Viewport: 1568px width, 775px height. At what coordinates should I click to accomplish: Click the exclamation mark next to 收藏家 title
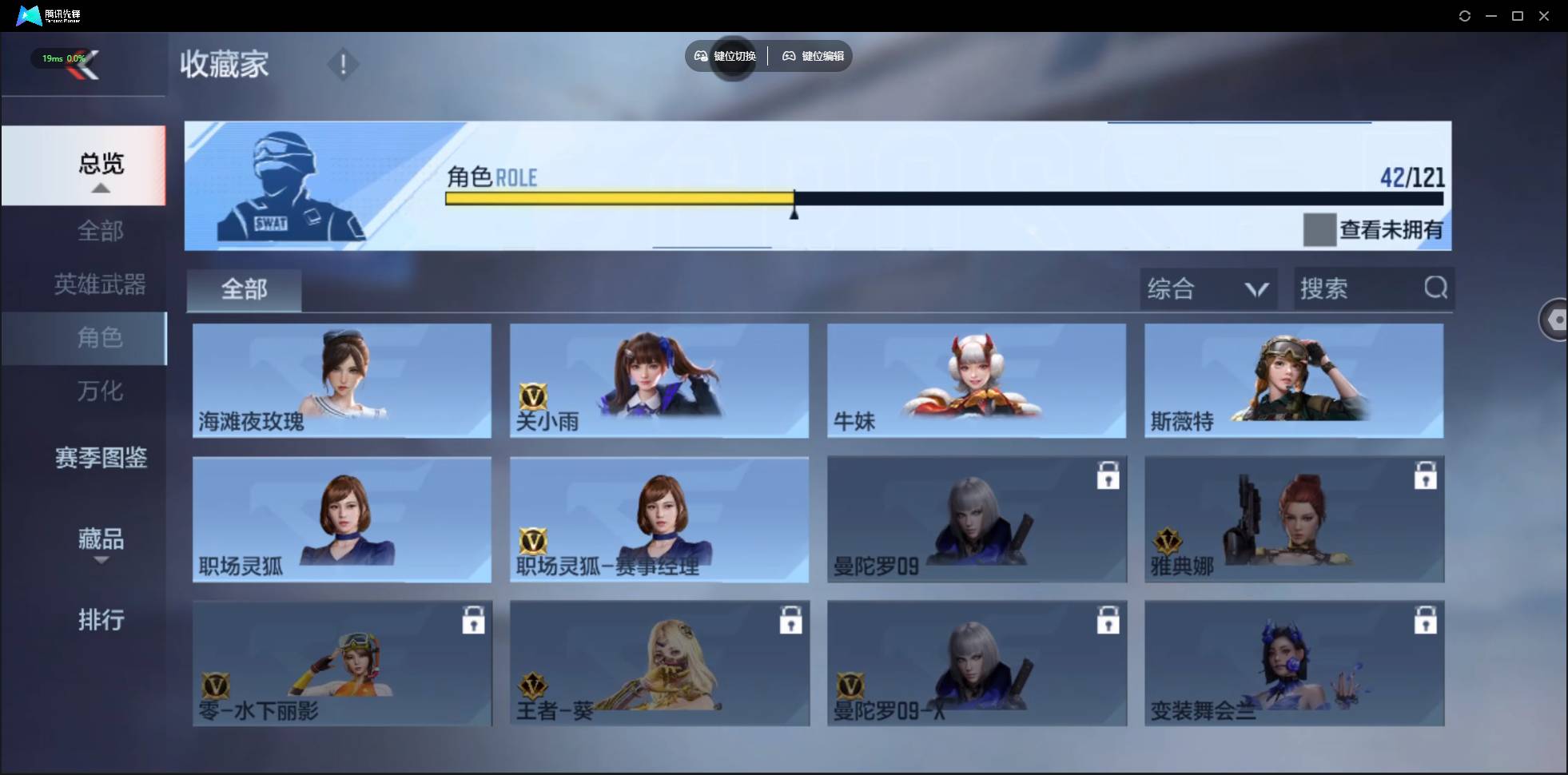344,64
